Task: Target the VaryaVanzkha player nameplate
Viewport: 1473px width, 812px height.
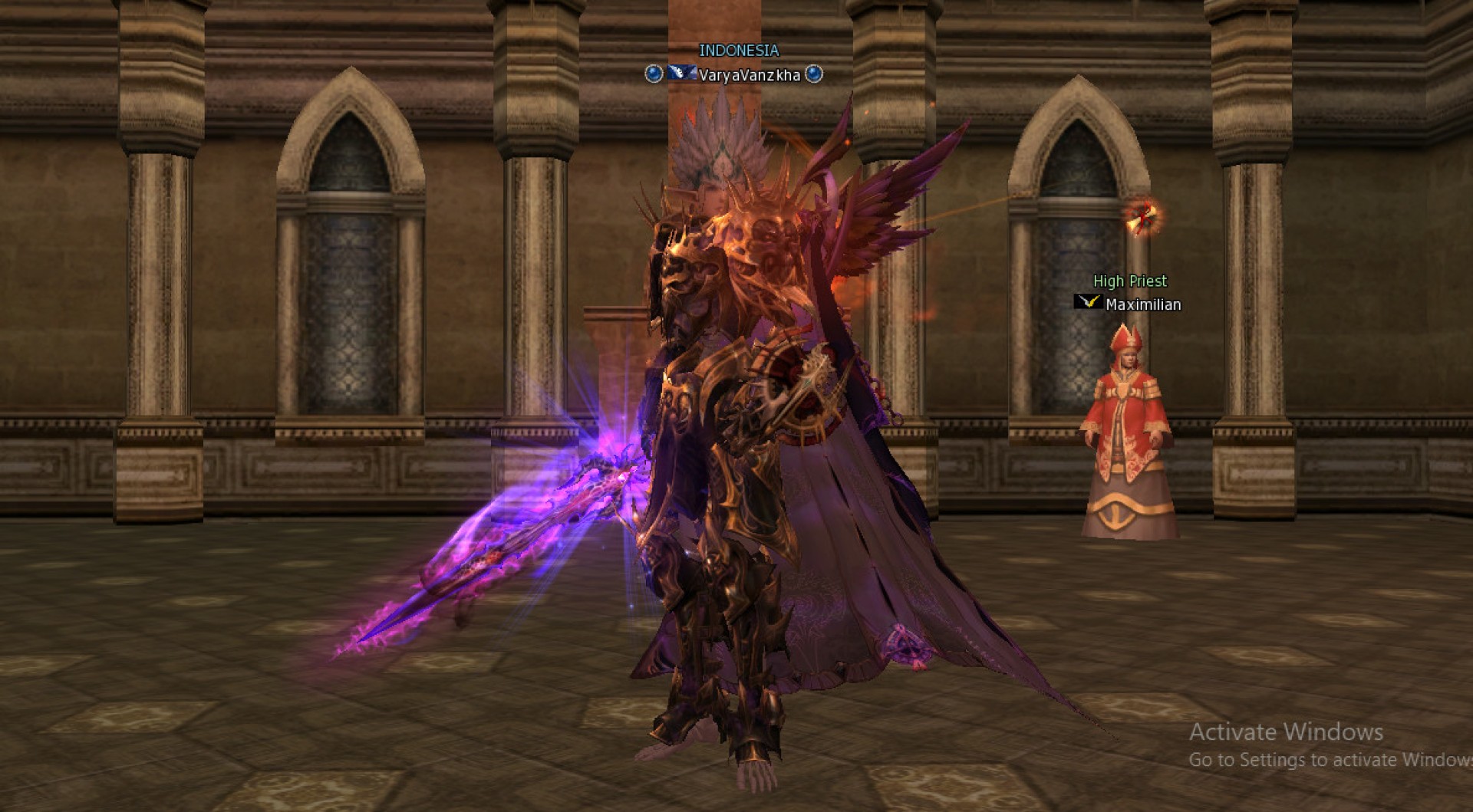Action: [749, 75]
